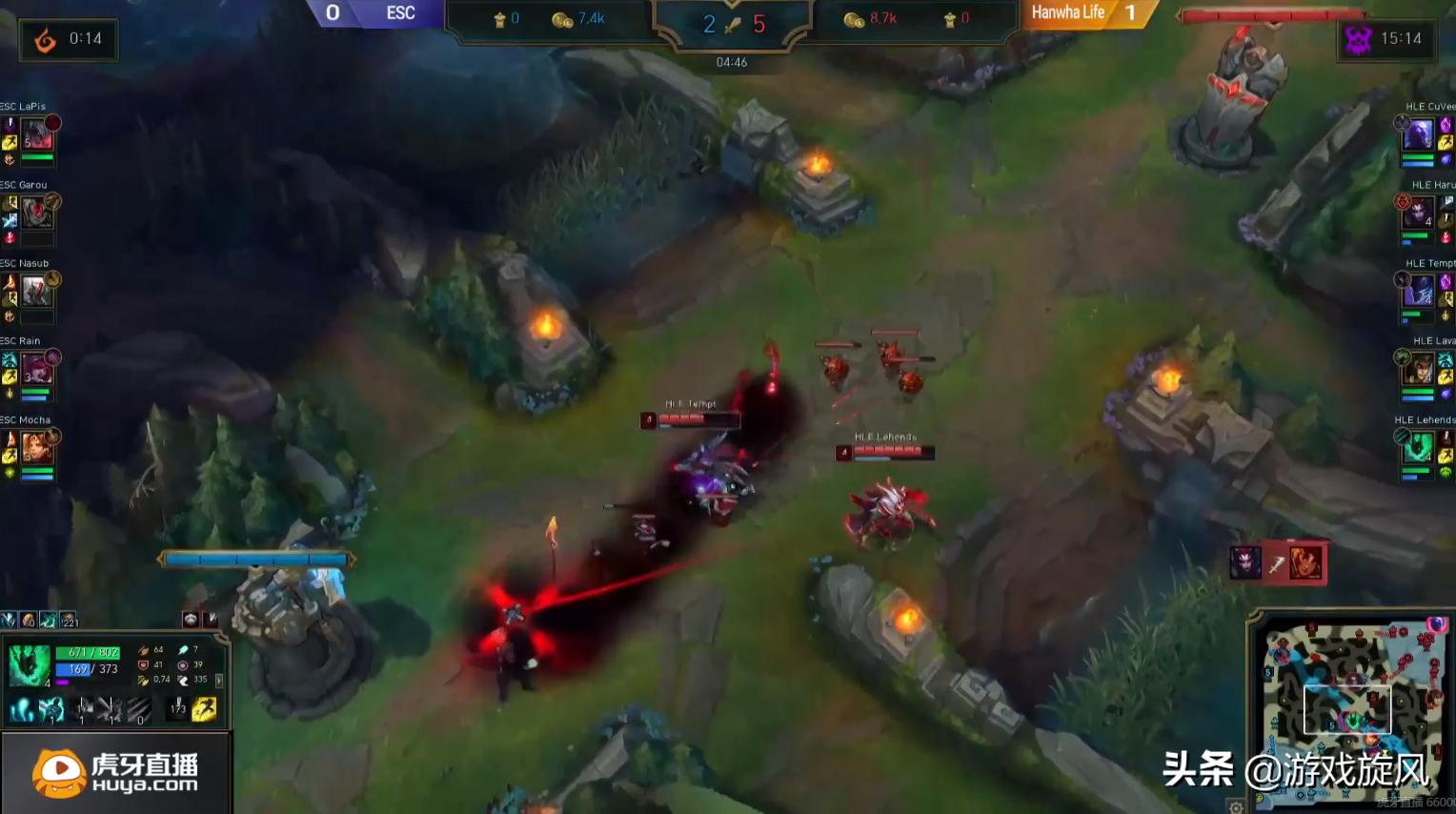Click the kill callout banner near the minimap
This screenshot has width=1456, height=814.
tap(1279, 561)
